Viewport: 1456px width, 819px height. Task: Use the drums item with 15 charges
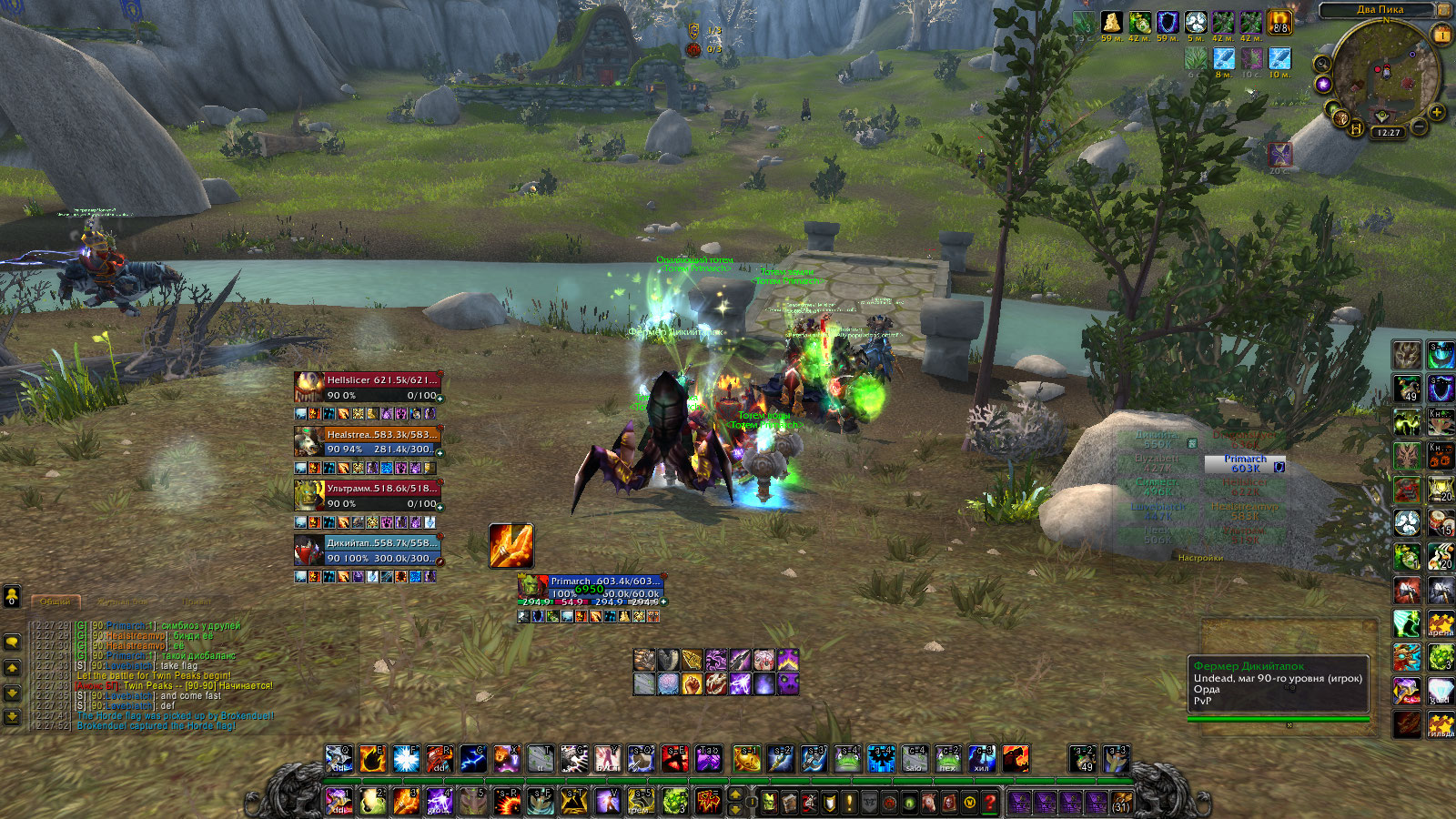pyautogui.click(x=1441, y=522)
